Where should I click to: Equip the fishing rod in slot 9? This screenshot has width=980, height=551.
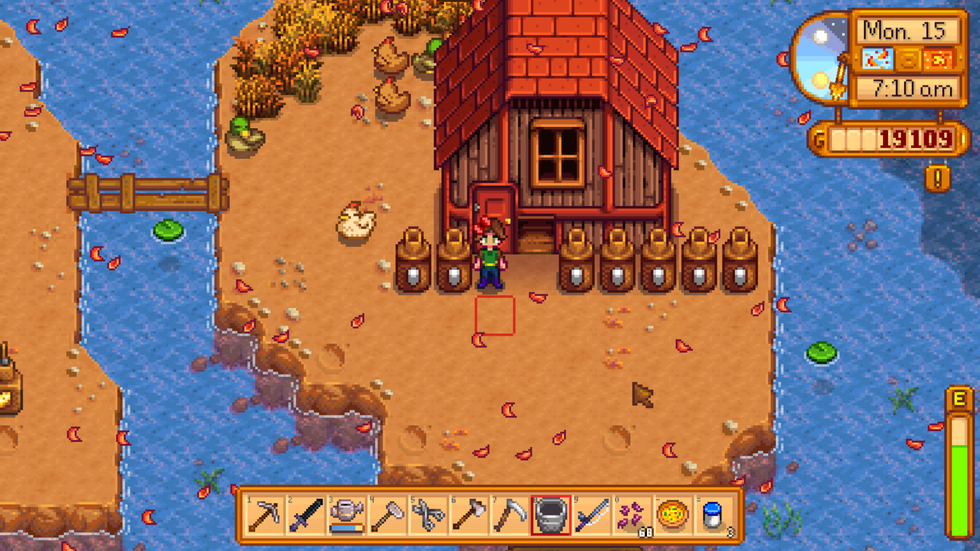(592, 515)
